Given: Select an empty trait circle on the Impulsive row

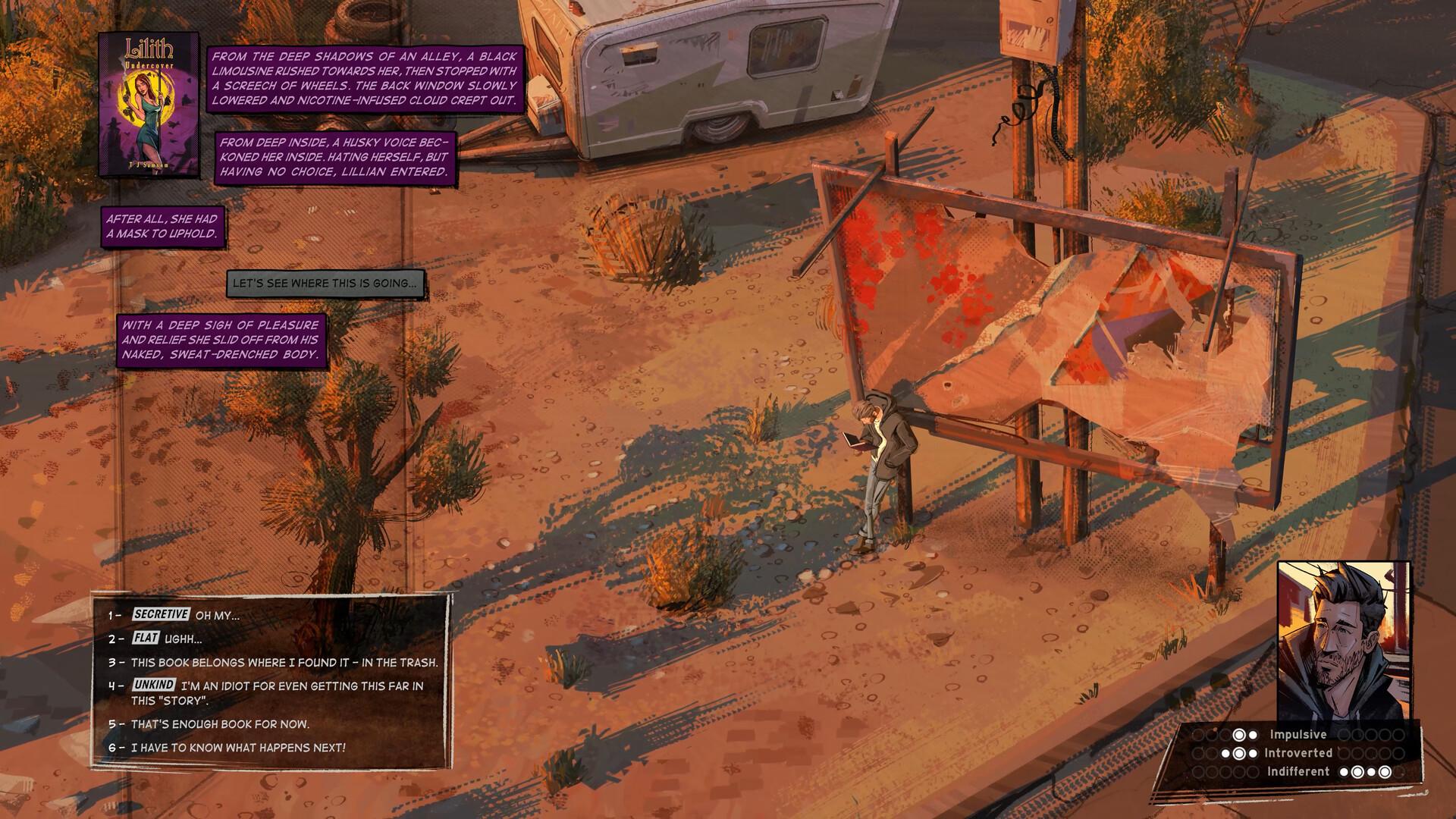Looking at the screenshot, I should point(1199,734).
